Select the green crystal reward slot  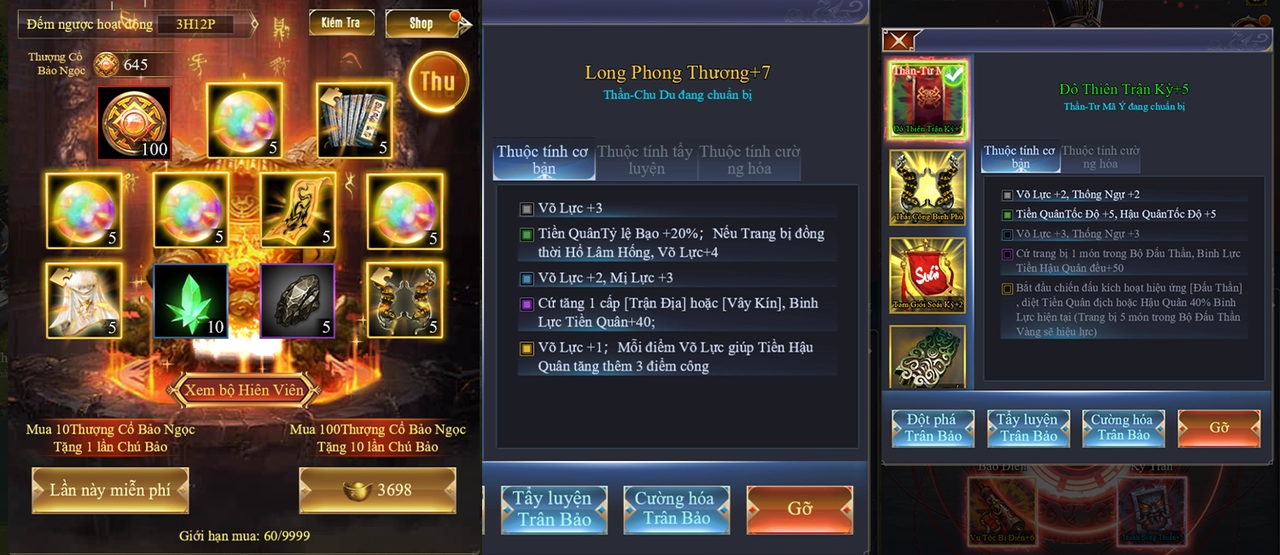tap(190, 300)
